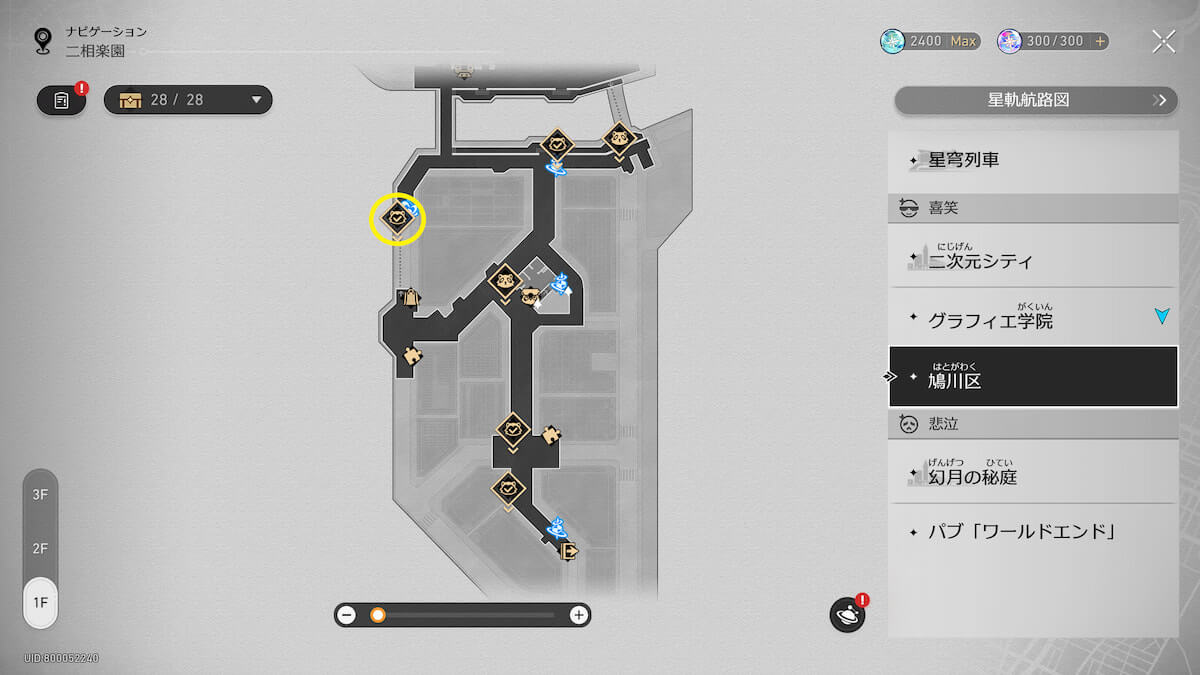Open the 星軌航路図 star rail map
Screen dimensions: 1200x675
point(1035,100)
